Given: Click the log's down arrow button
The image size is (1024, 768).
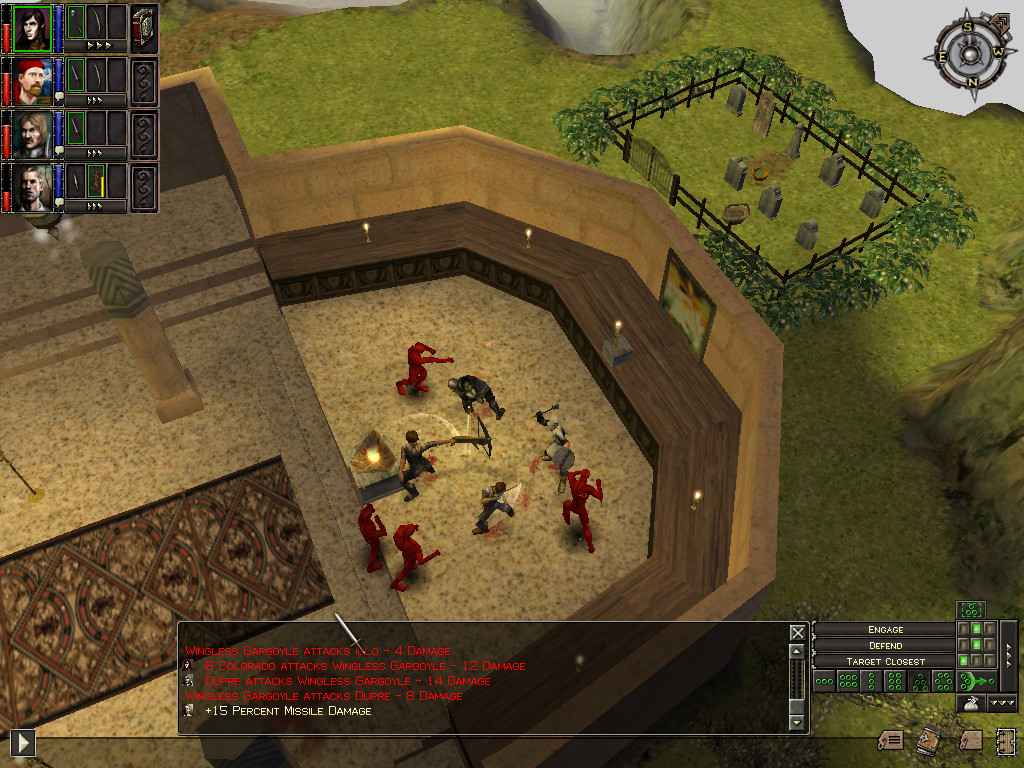Looking at the screenshot, I should 797,722.
